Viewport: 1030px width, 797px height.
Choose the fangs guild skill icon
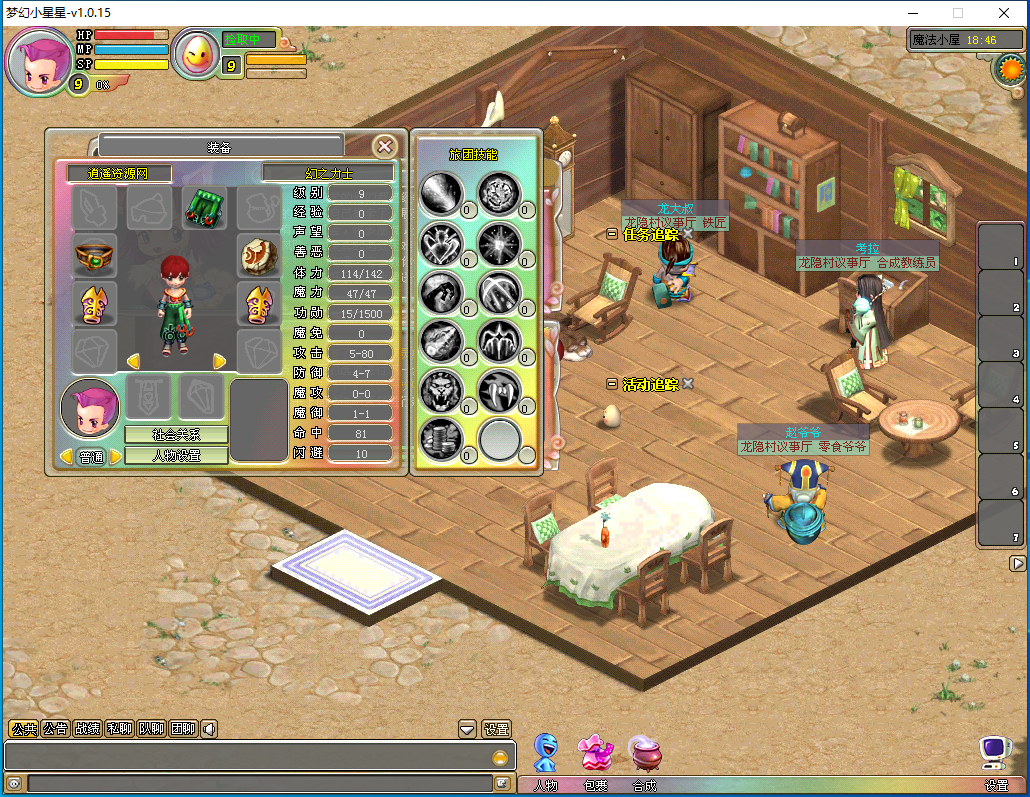pyautogui.click(x=497, y=390)
